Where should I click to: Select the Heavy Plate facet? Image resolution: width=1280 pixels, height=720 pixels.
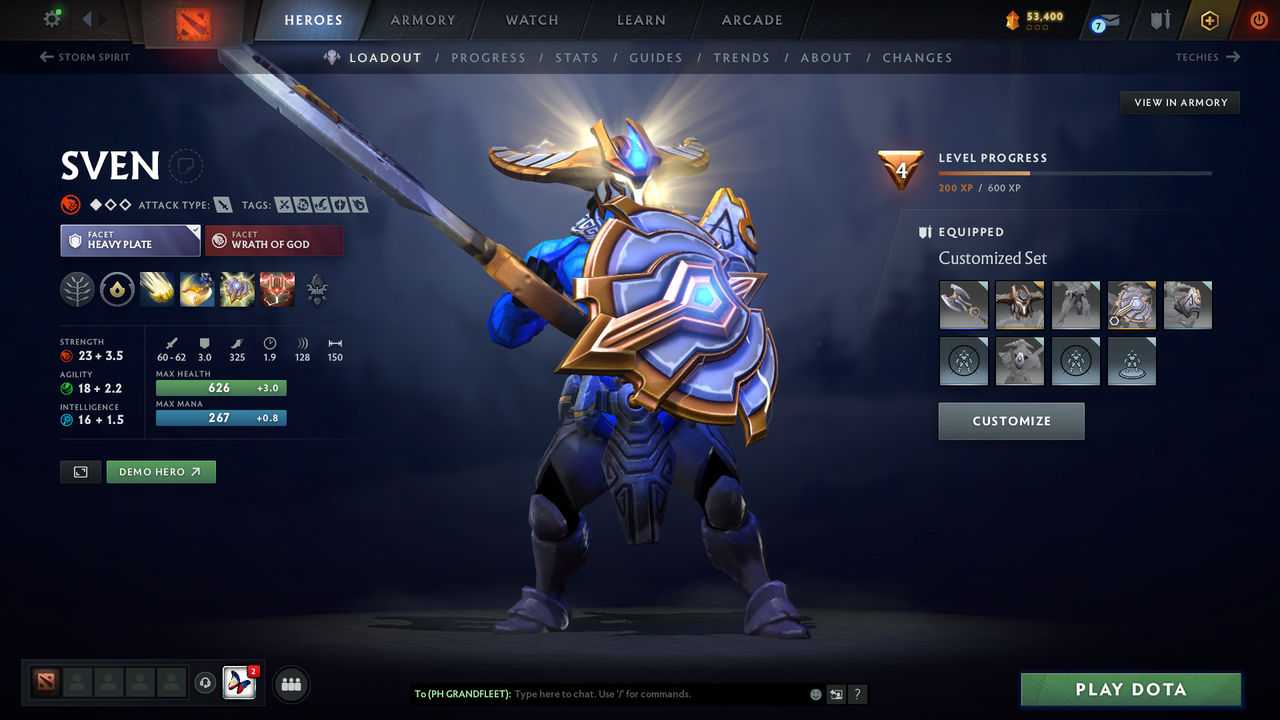tap(130, 240)
